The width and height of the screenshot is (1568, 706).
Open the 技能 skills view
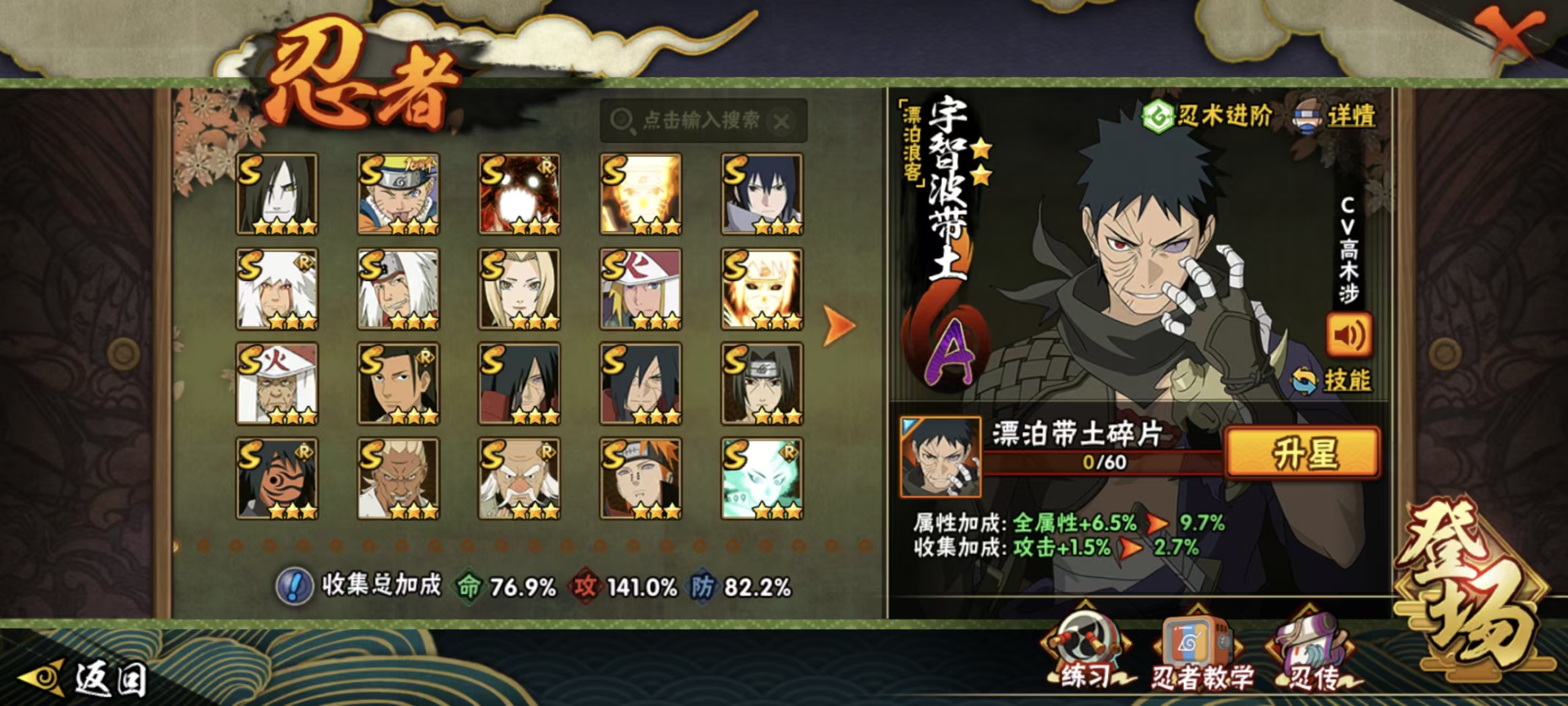[x=1333, y=381]
